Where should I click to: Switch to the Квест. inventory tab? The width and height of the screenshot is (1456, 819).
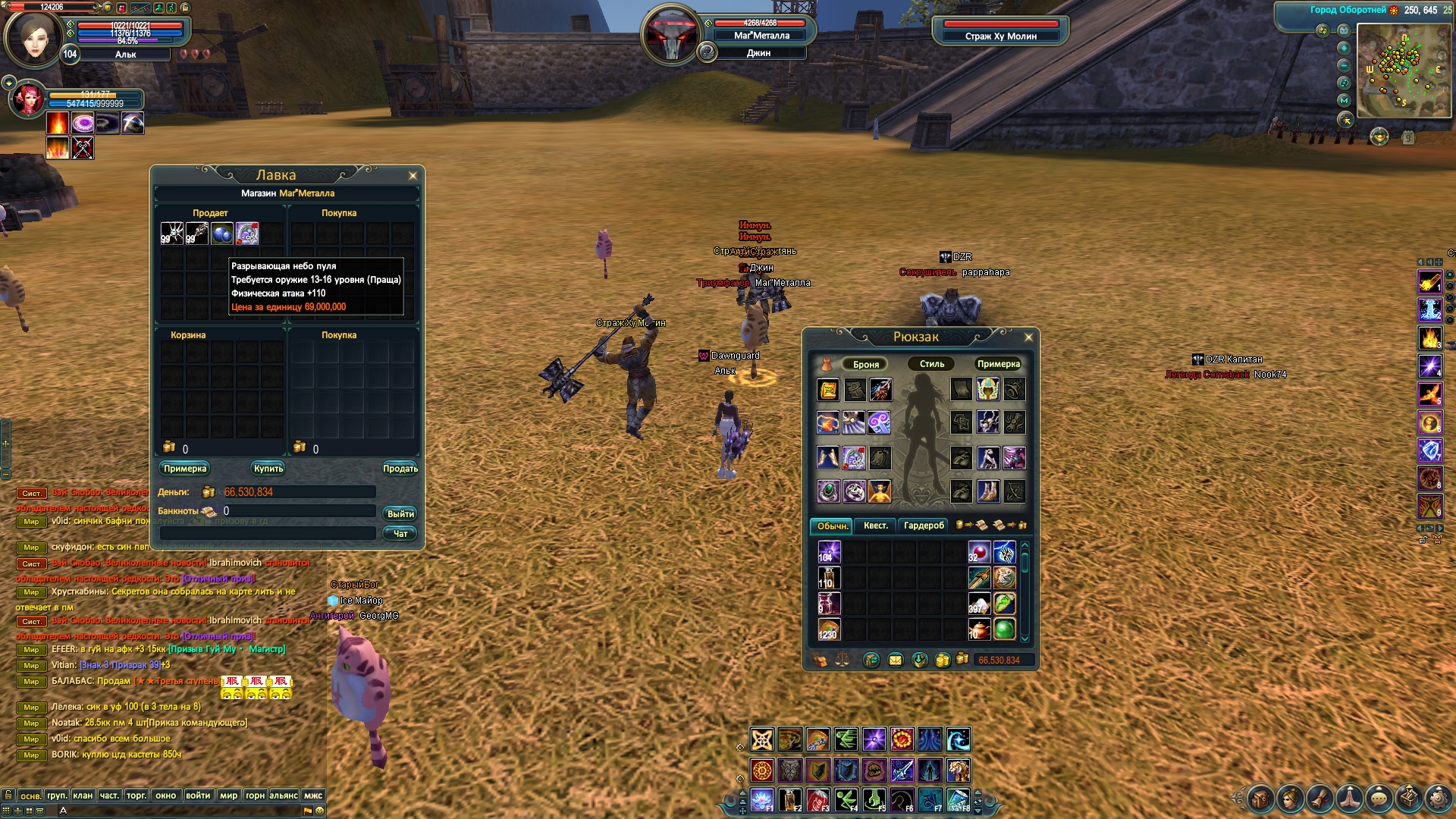[x=875, y=526]
